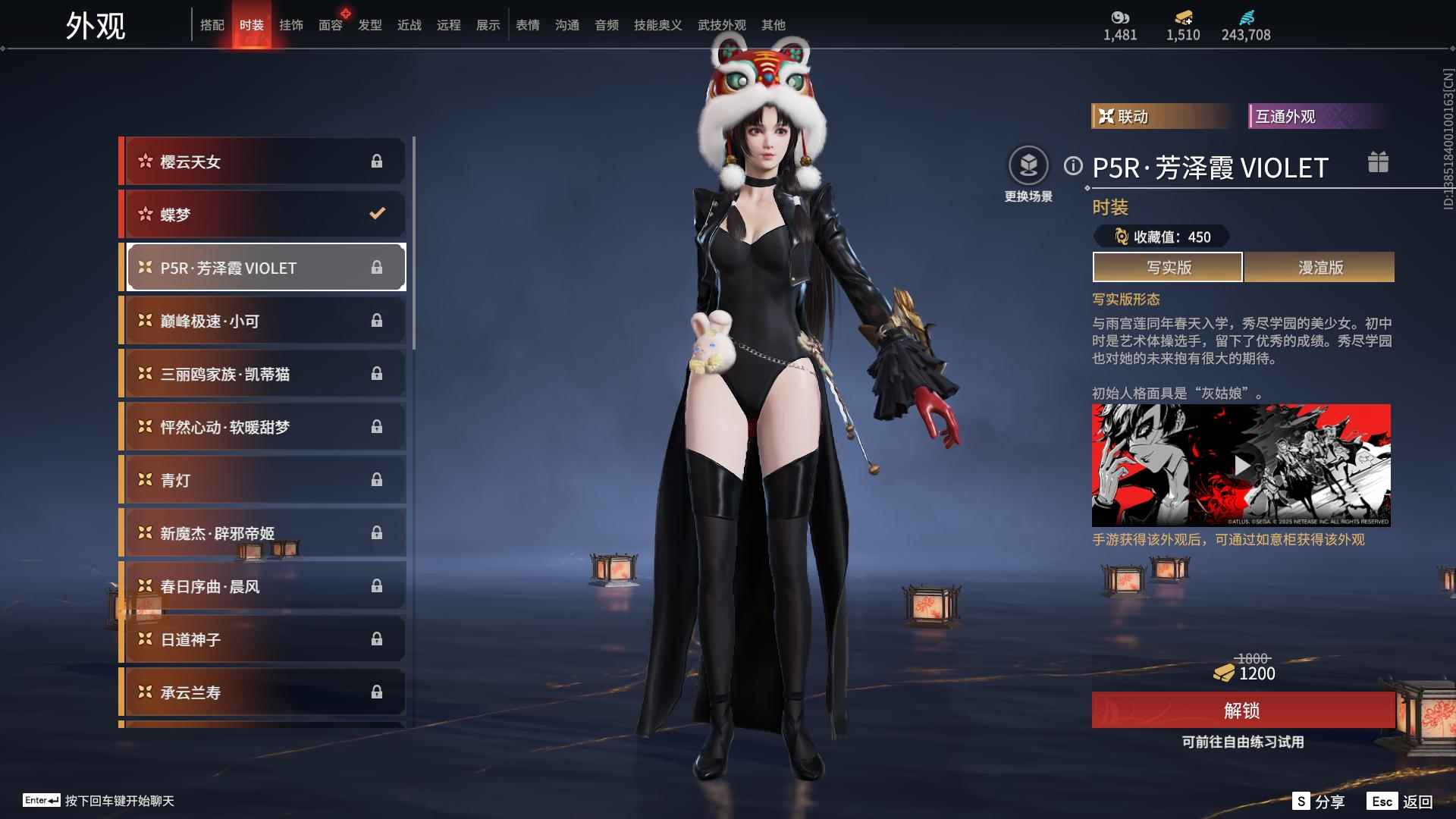
Task: Open the 表情 emotes tab
Action: click(528, 25)
